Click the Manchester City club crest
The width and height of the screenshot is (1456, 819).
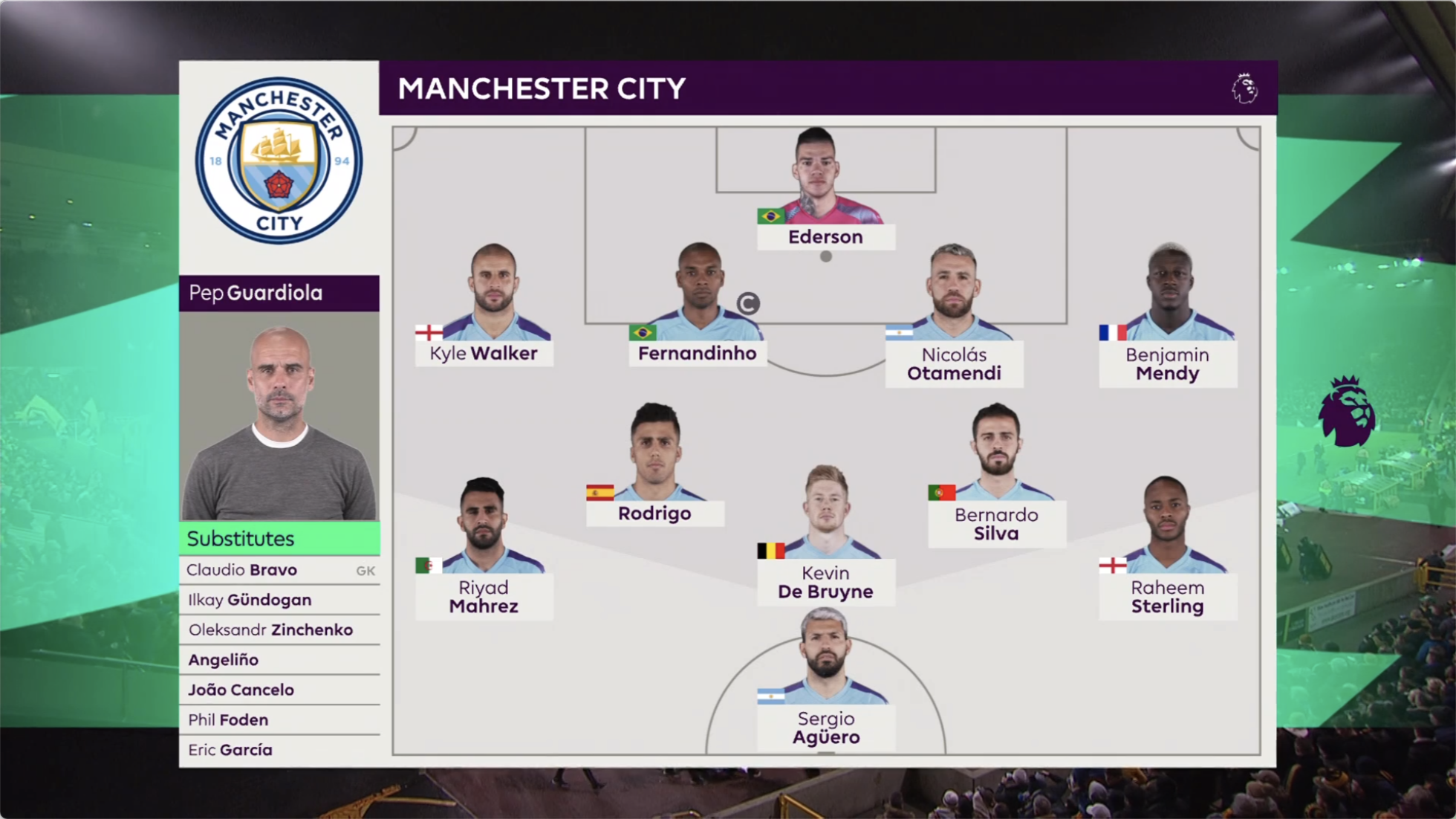(279, 161)
